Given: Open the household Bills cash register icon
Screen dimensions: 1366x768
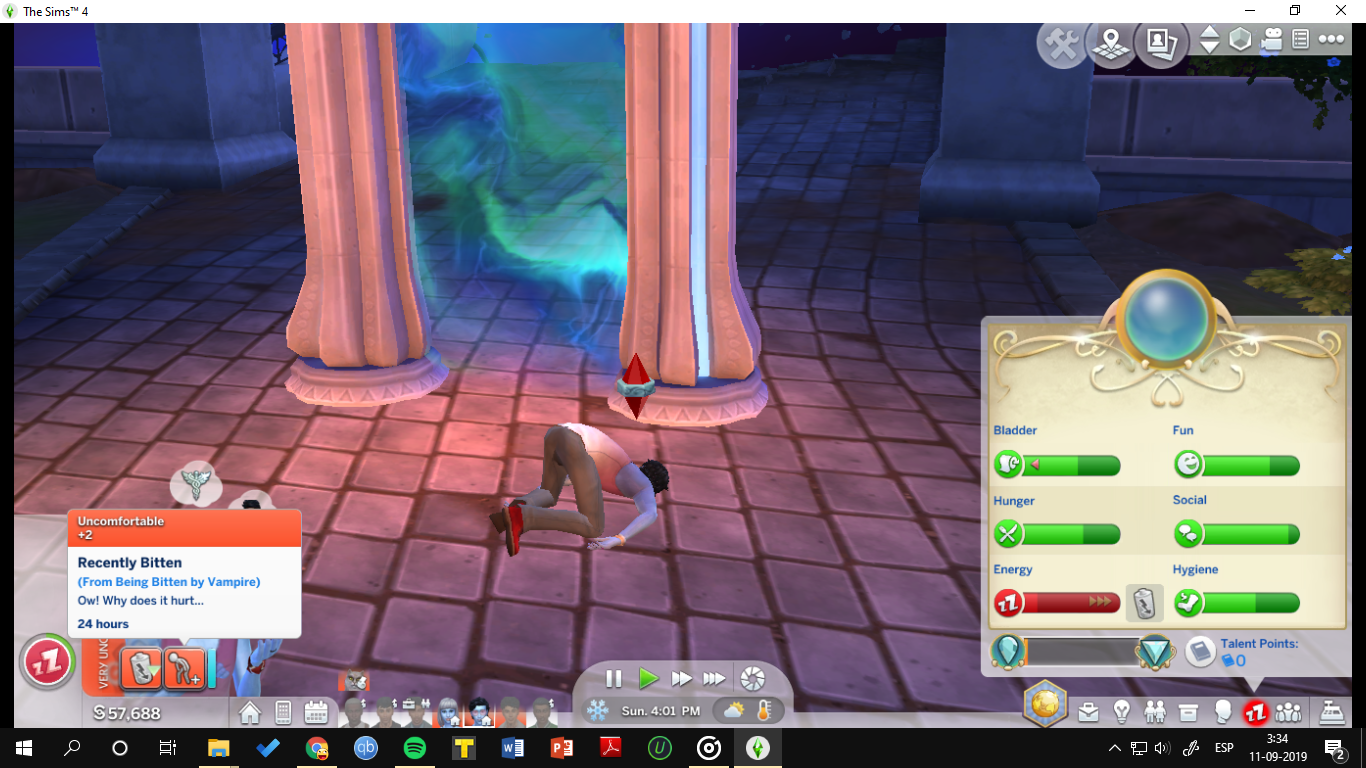Looking at the screenshot, I should pos(1332,710).
